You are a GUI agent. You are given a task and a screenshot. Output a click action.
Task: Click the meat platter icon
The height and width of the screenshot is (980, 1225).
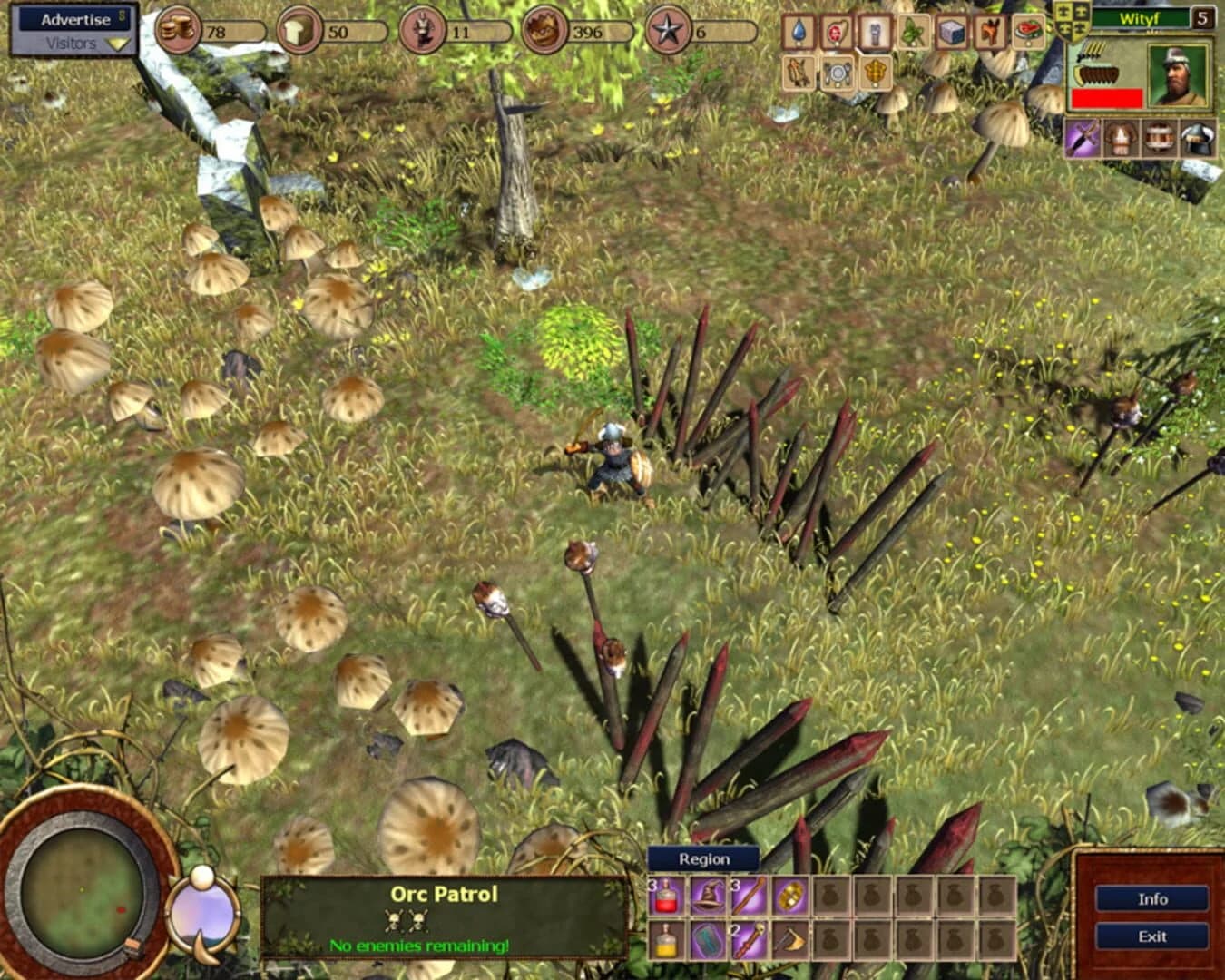coord(1028,30)
